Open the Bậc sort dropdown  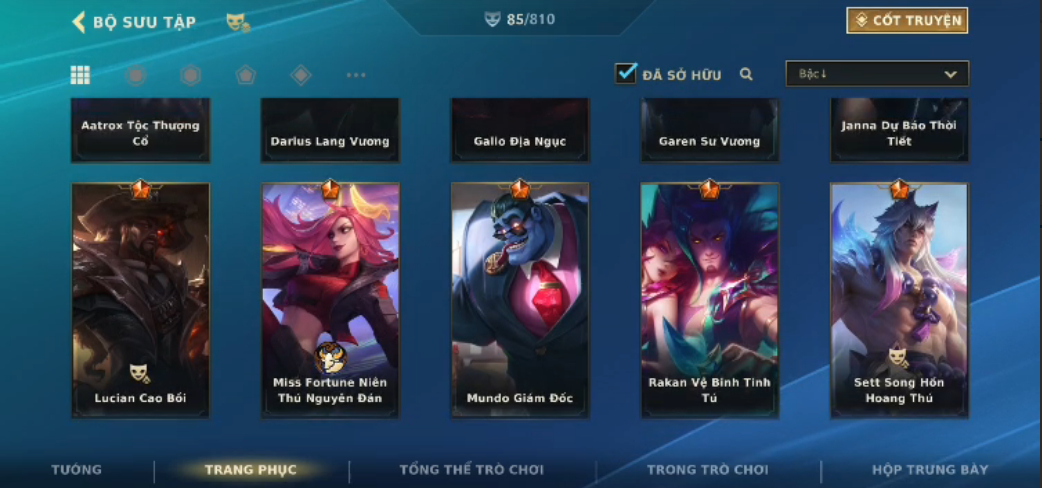(877, 74)
